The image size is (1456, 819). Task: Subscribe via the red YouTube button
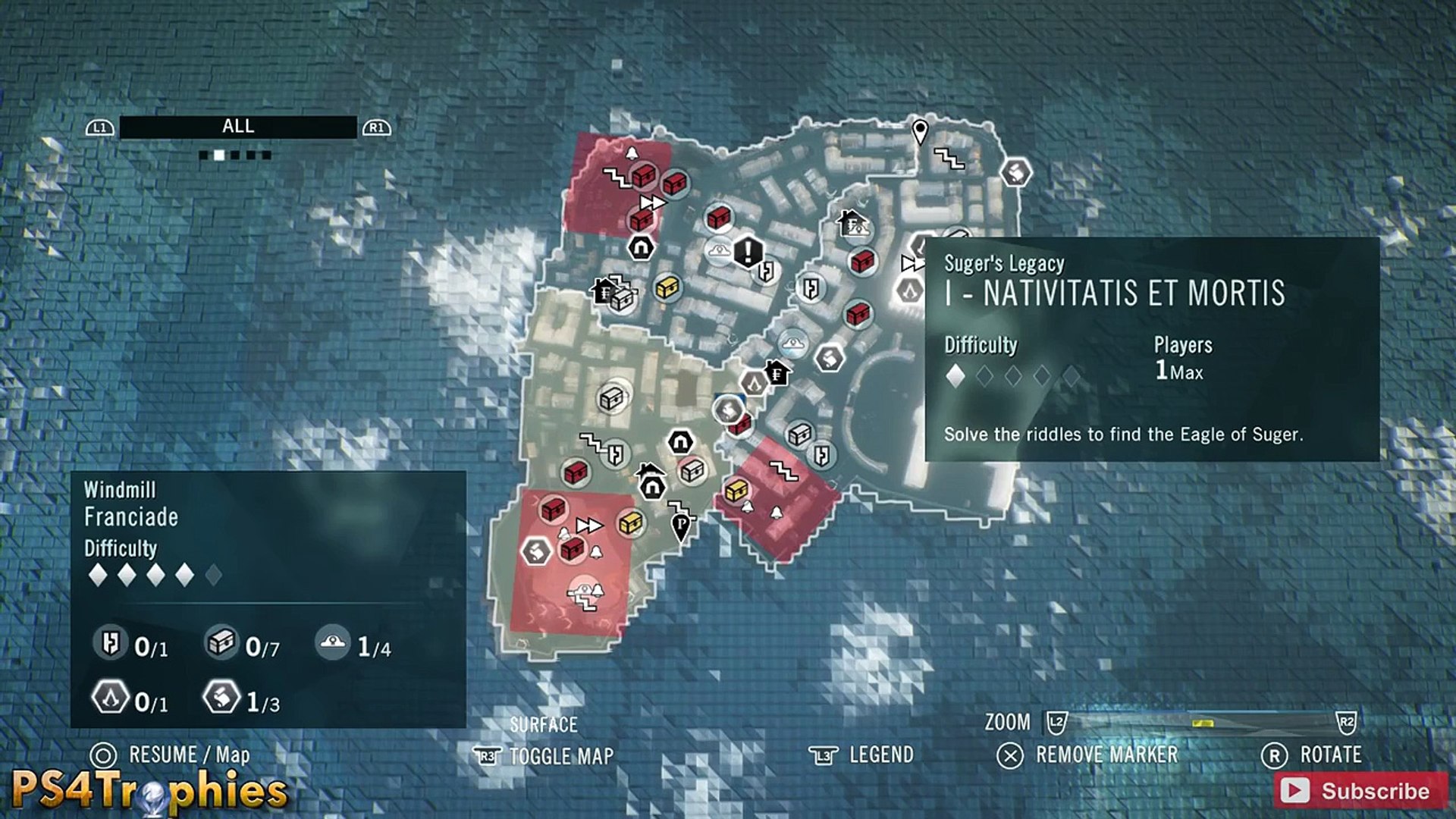point(1360,791)
